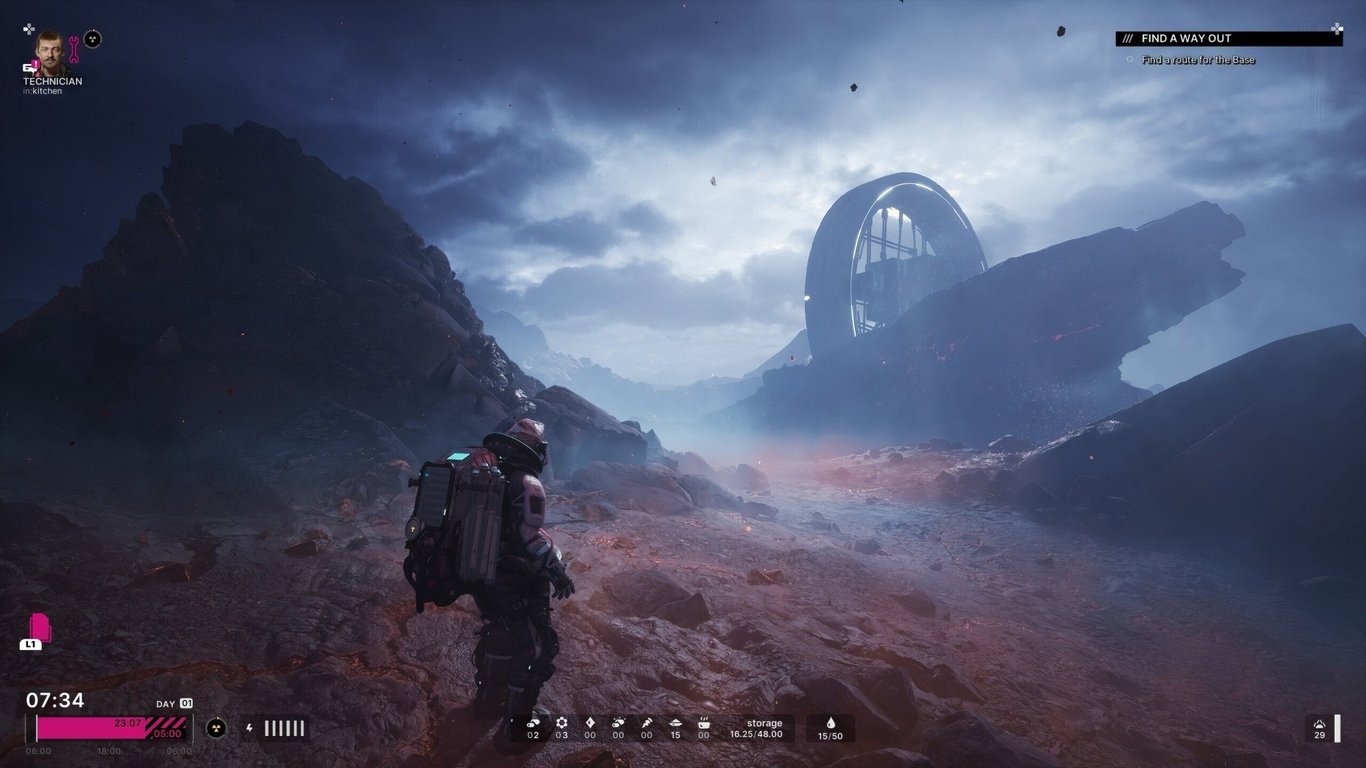
Task: Select the DAY 01 label
Action: coord(173,703)
